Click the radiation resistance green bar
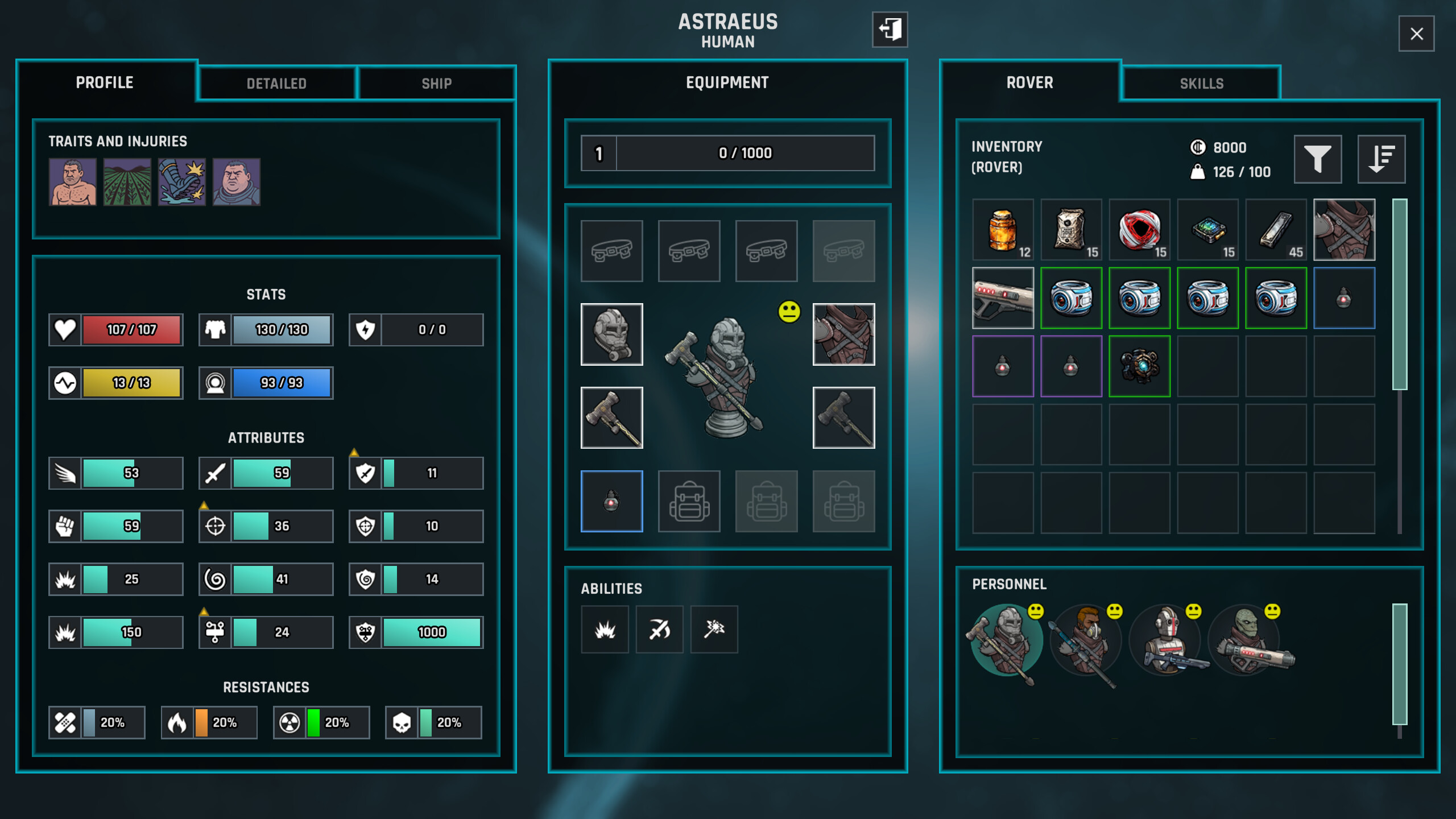This screenshot has width=1456, height=819. coord(312,723)
